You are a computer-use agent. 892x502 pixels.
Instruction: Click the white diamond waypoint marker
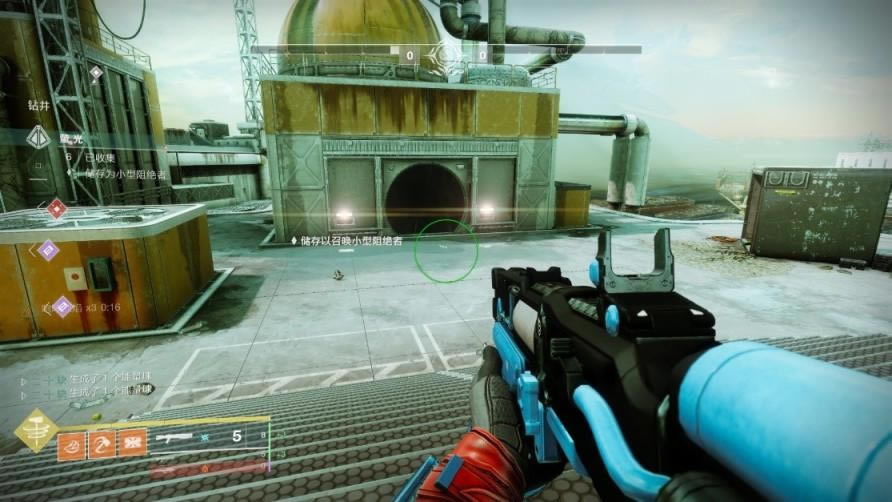pos(96,73)
